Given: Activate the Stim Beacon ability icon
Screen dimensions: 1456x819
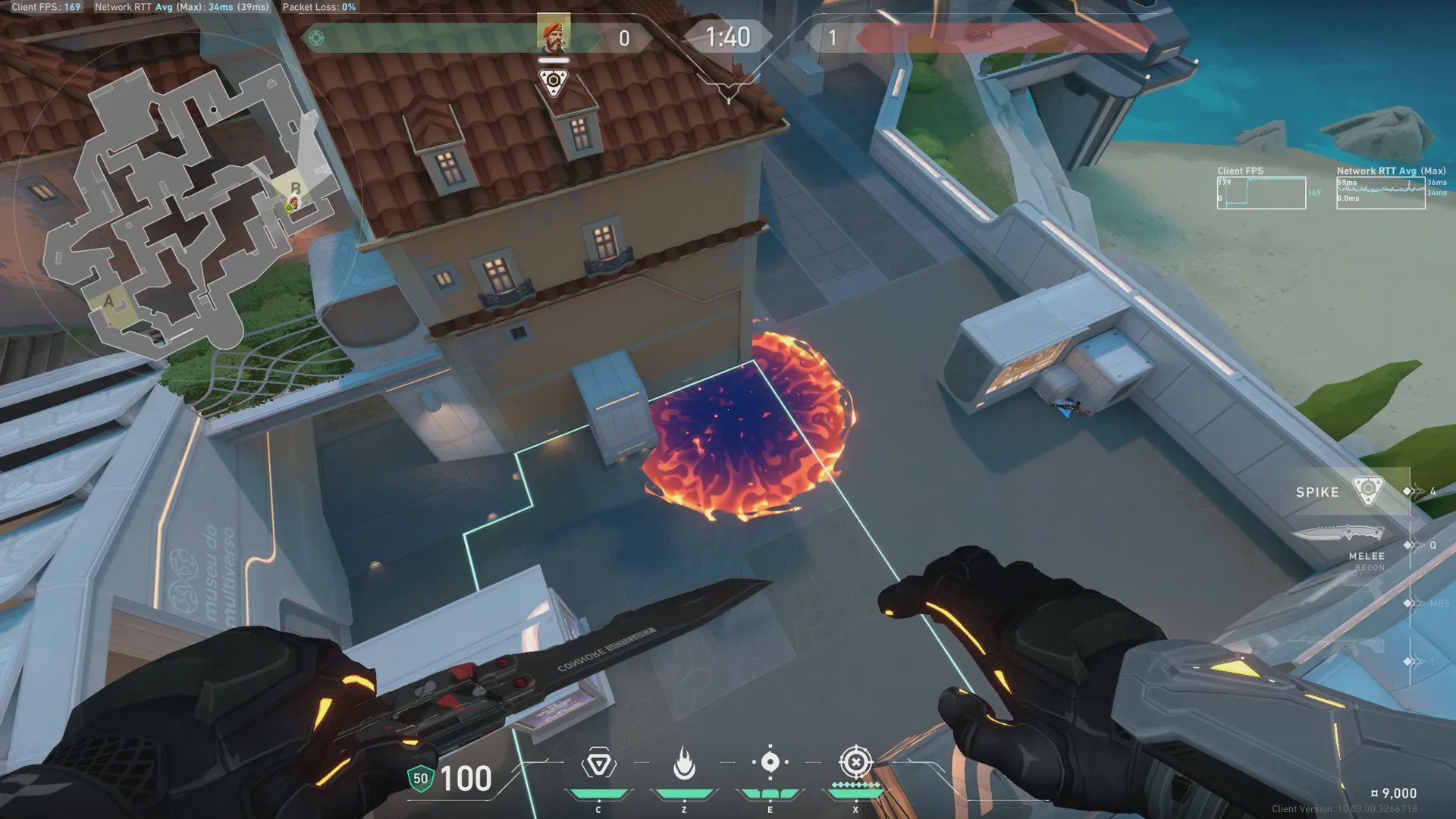Looking at the screenshot, I should pos(598,764).
